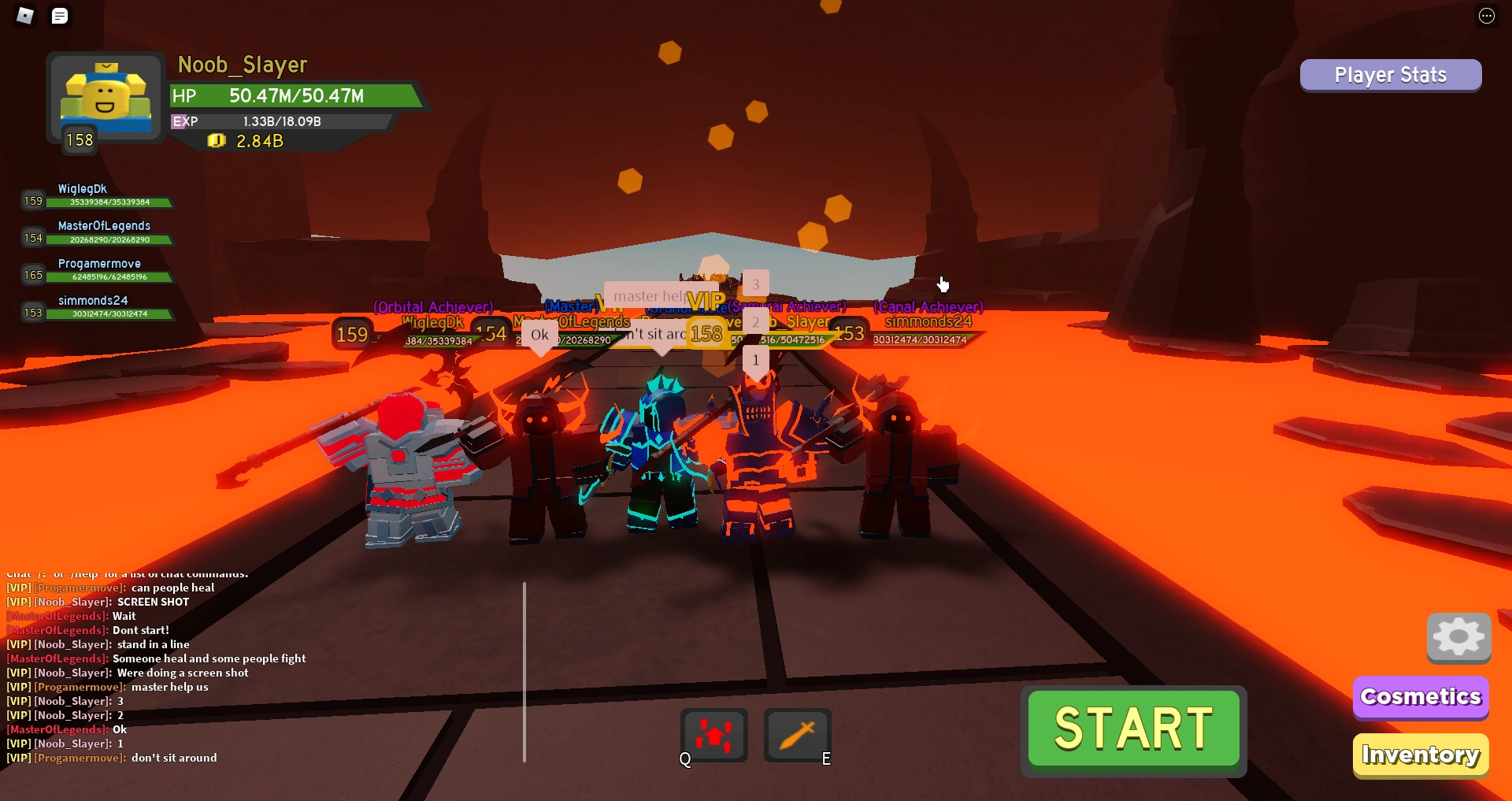
Task: Click the level 158 badge on the avatar
Action: click(x=80, y=139)
